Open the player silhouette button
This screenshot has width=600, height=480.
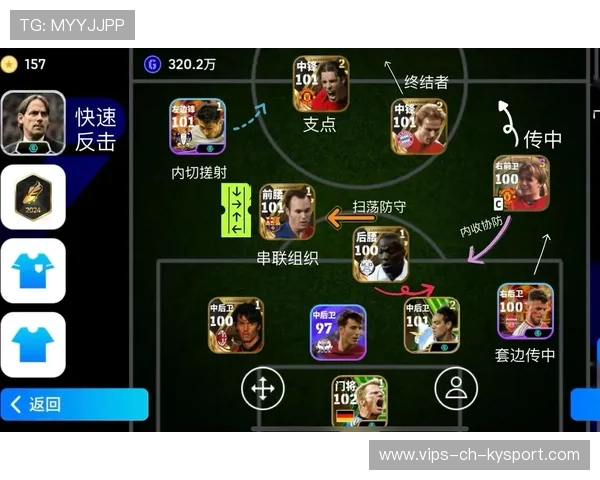456,388
